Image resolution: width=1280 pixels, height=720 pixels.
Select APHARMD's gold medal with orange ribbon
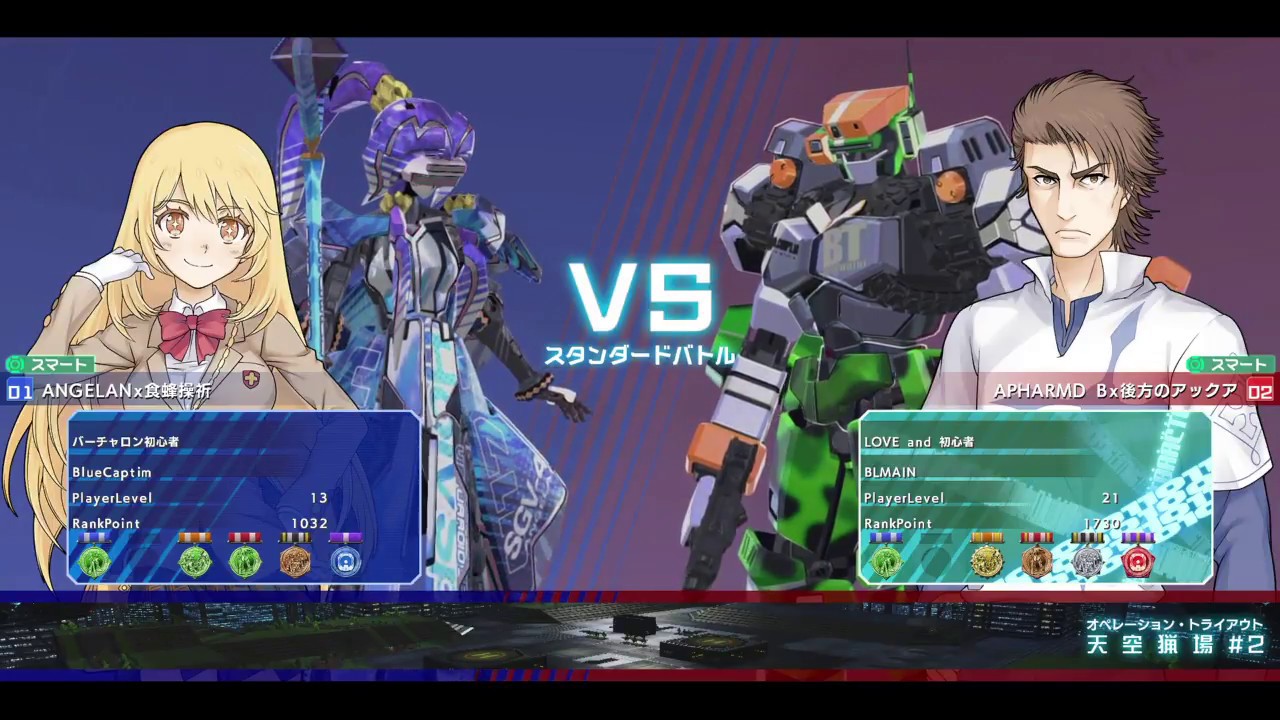[988, 562]
